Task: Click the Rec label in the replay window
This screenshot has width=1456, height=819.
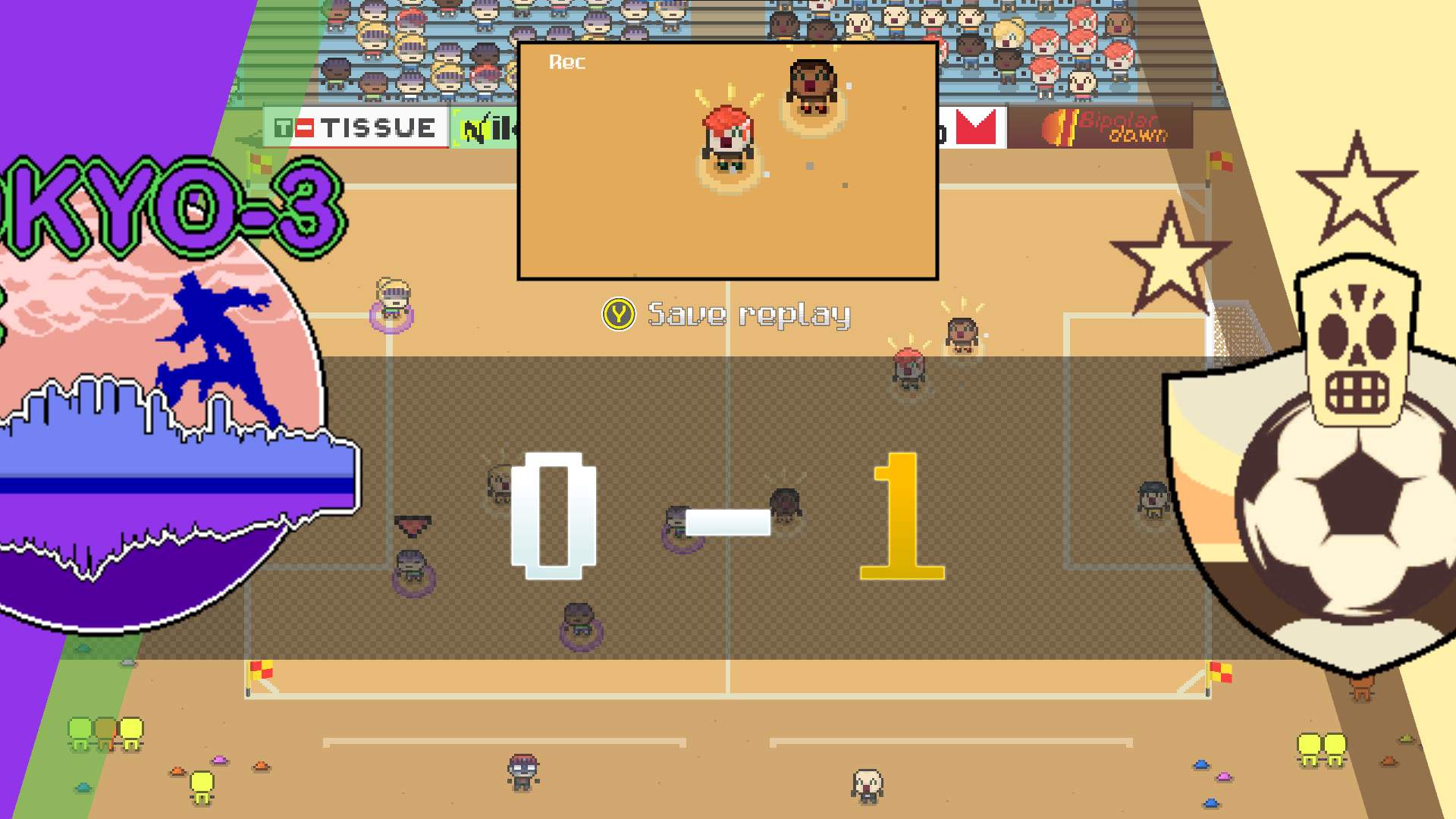Action: point(567,63)
